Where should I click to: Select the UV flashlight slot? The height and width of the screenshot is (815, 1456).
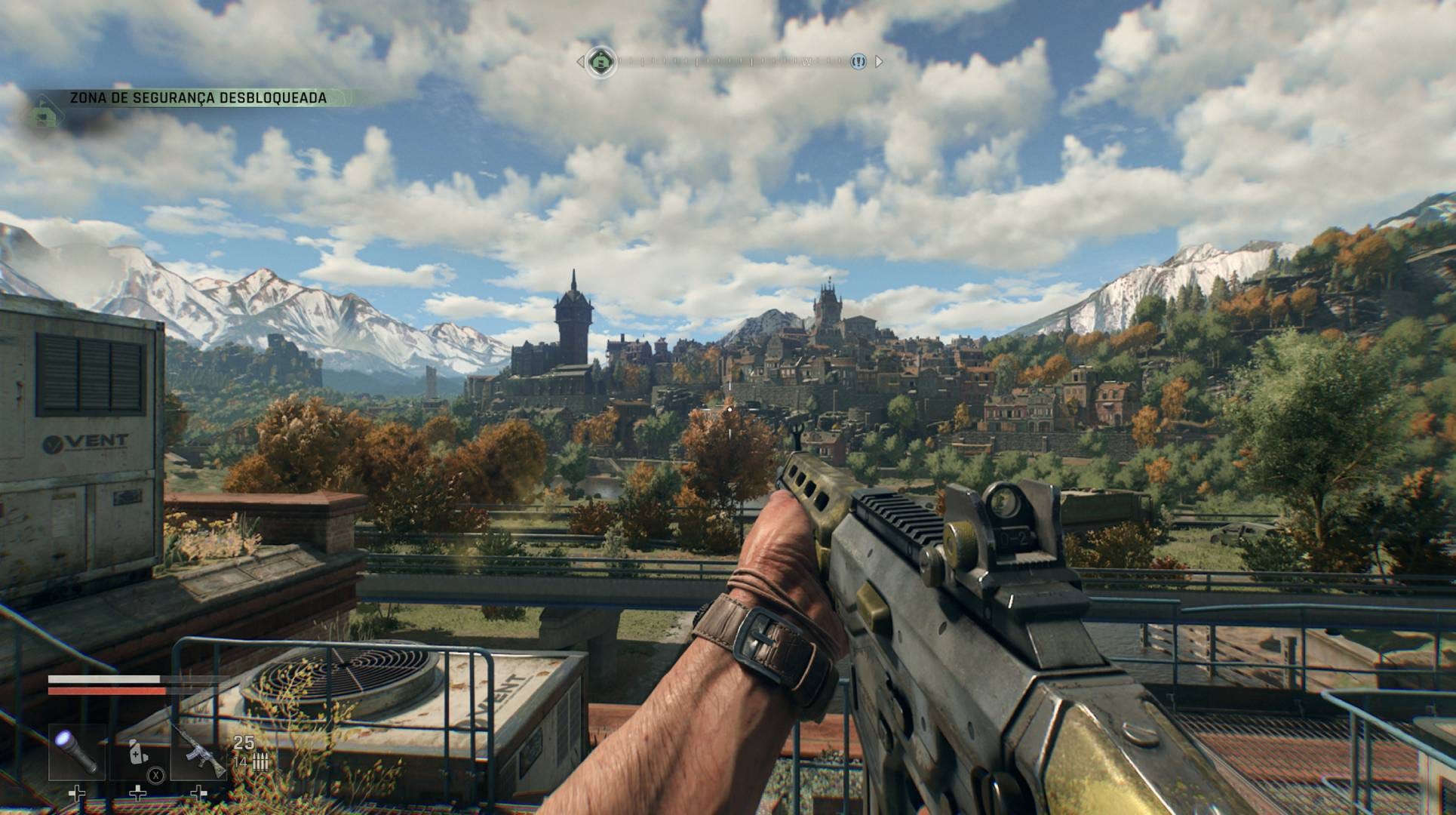tap(77, 752)
